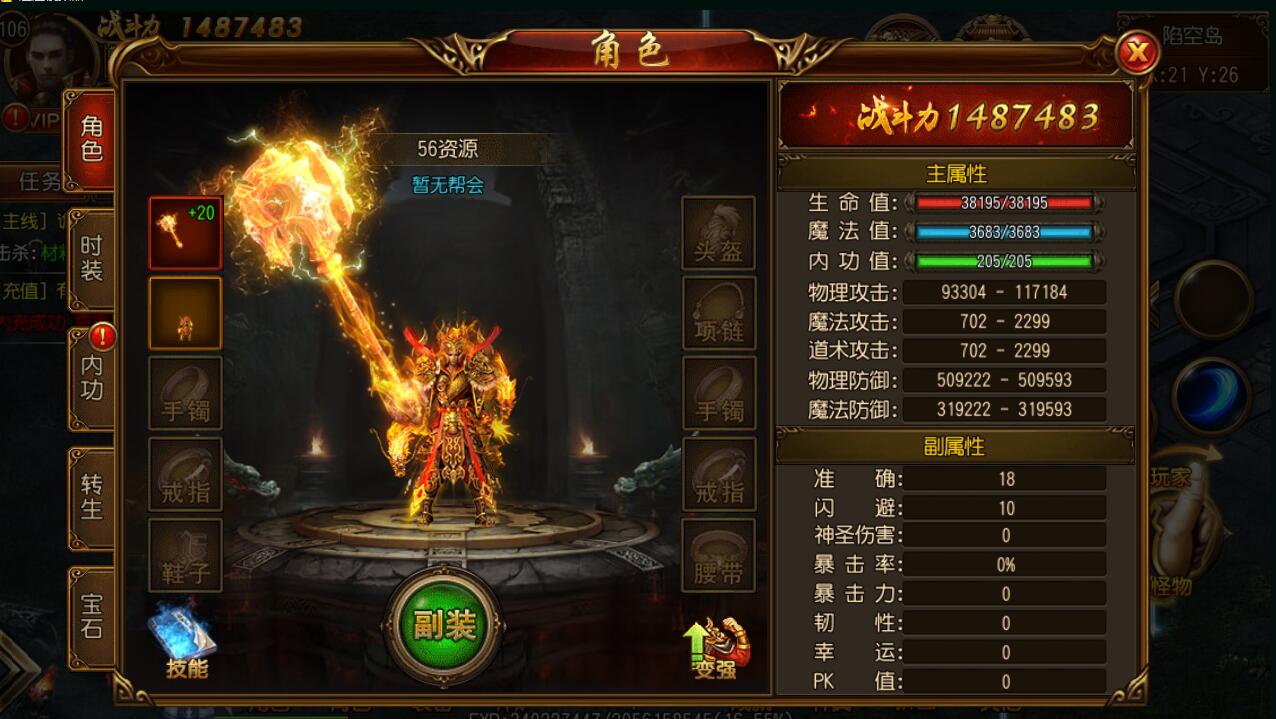Select the empty 腰带 belt slot

pos(718,555)
